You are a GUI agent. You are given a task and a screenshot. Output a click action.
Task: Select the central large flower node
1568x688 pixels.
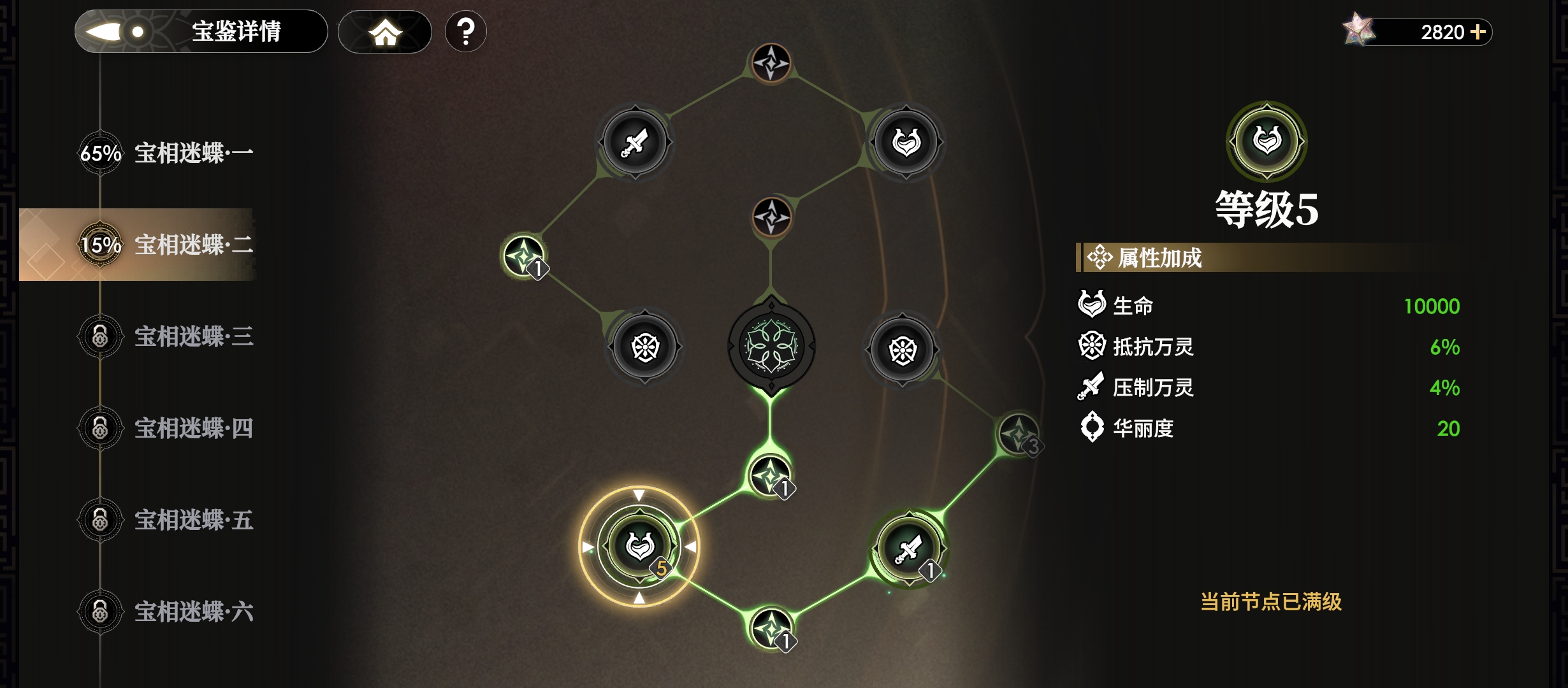(x=771, y=347)
